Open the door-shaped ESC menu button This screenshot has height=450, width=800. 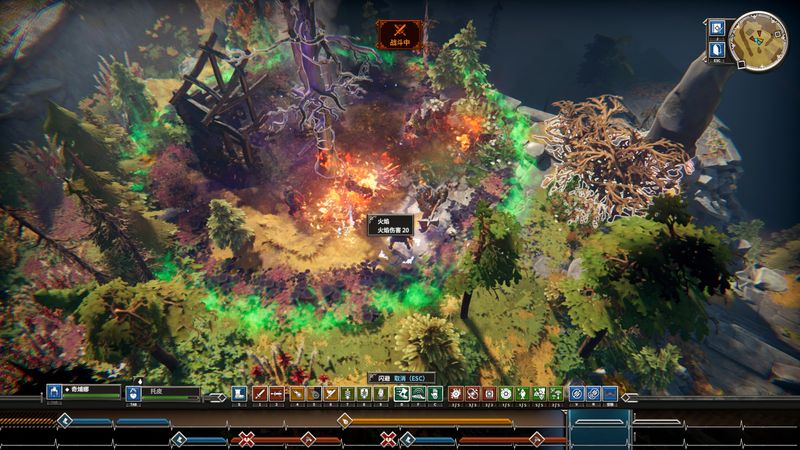click(x=717, y=49)
